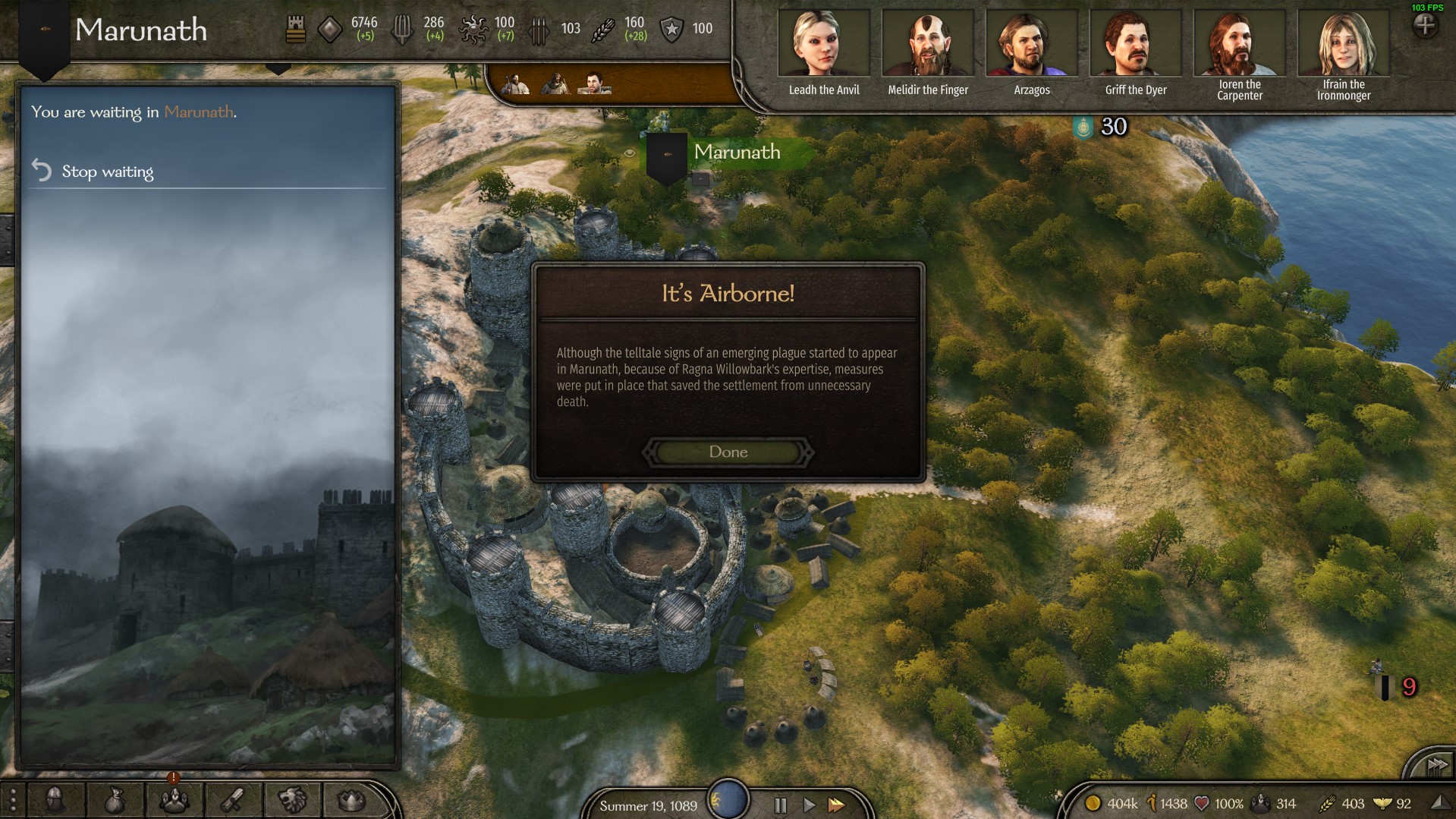Select Griff the Dyer's portrait

point(1135,44)
